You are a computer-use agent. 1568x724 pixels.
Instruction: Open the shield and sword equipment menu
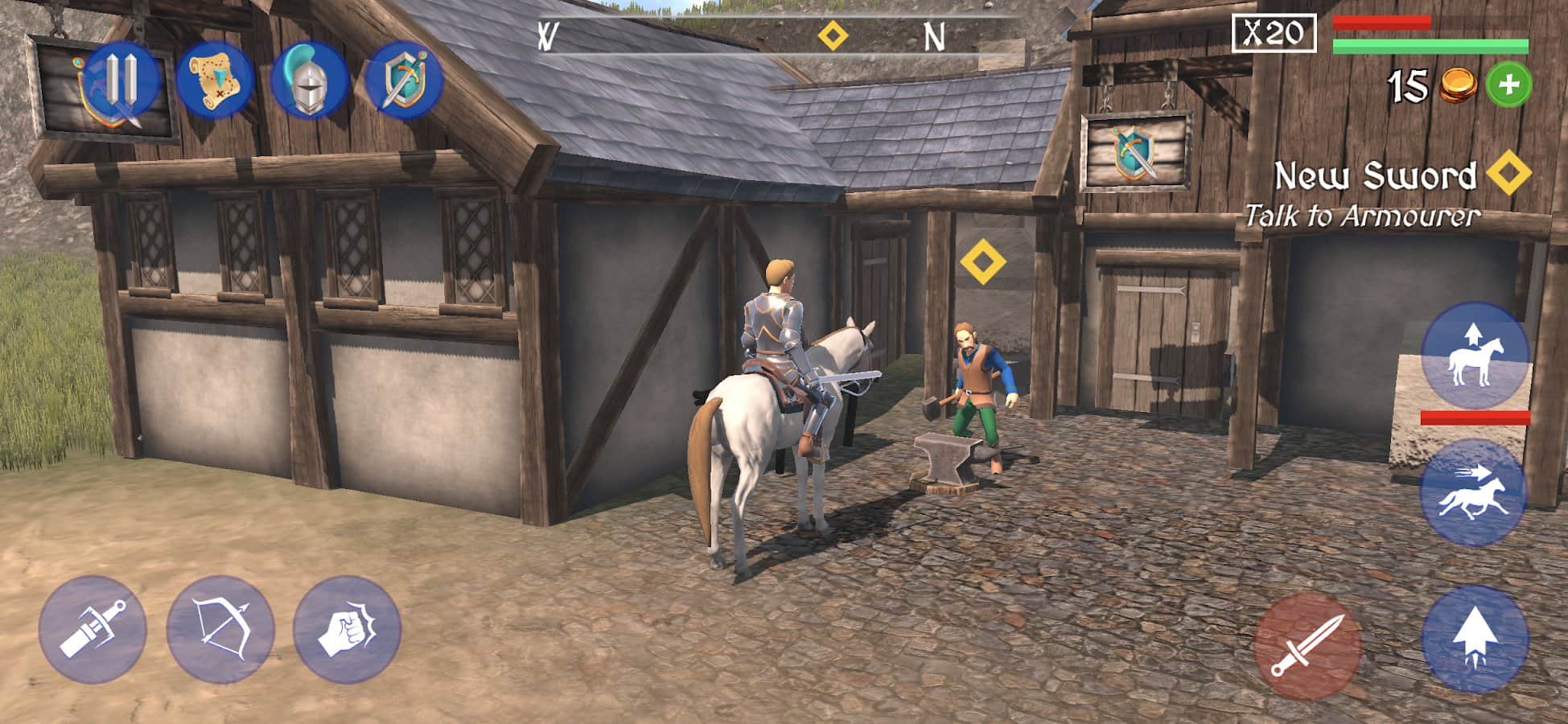coord(404,80)
